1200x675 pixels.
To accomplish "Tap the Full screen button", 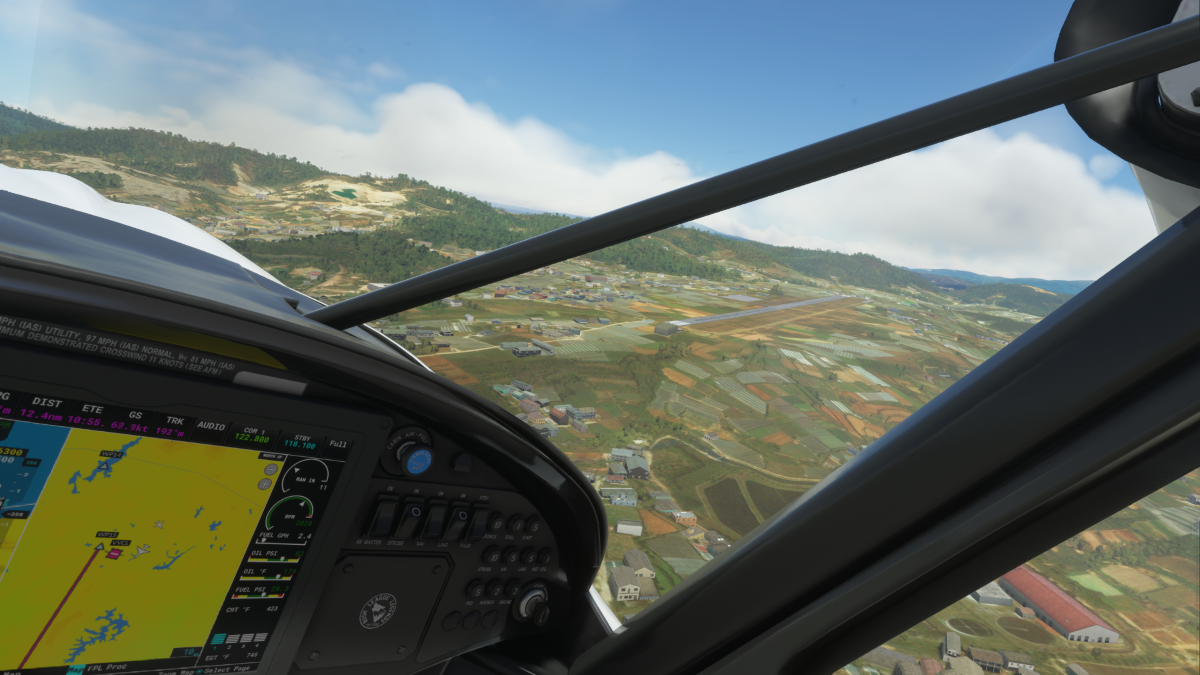I will pos(338,444).
